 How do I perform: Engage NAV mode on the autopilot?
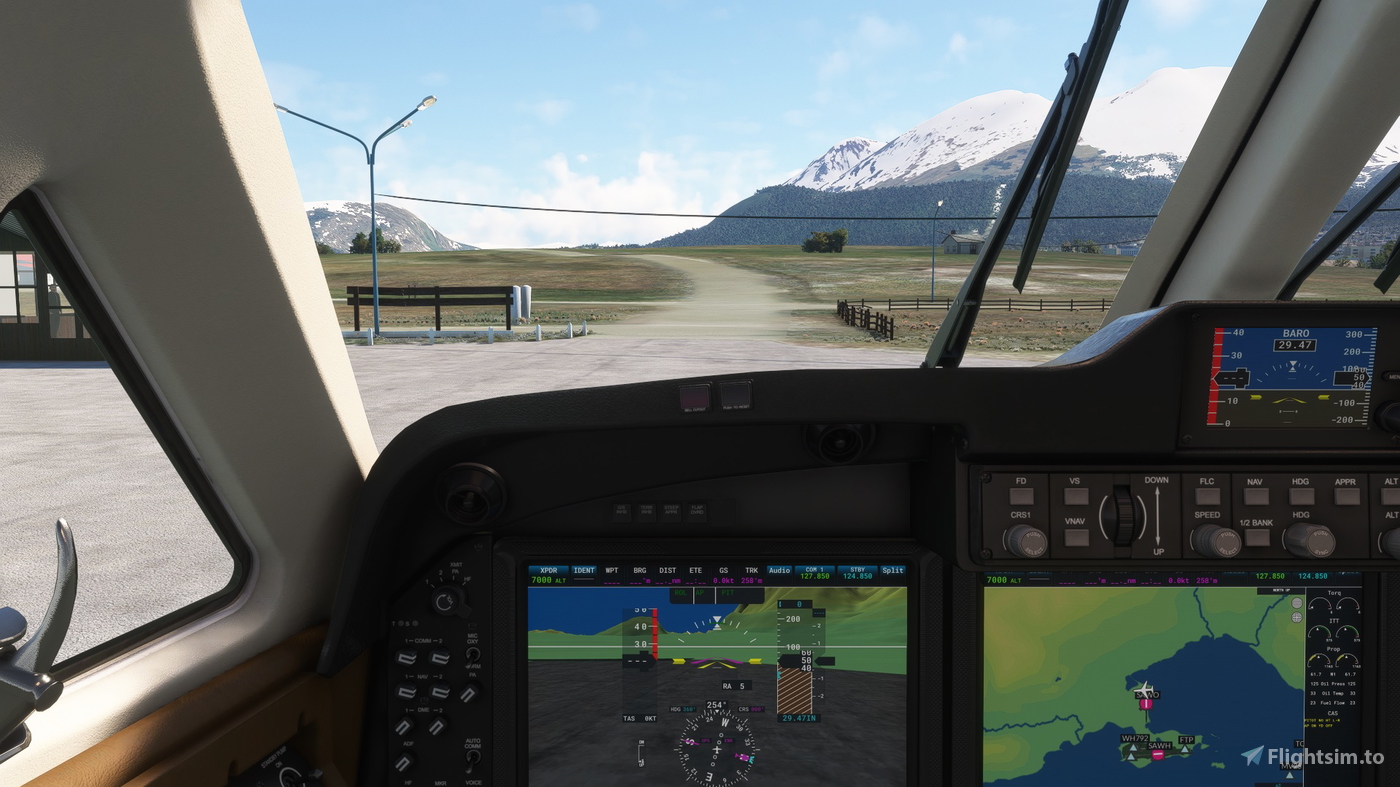(1254, 495)
